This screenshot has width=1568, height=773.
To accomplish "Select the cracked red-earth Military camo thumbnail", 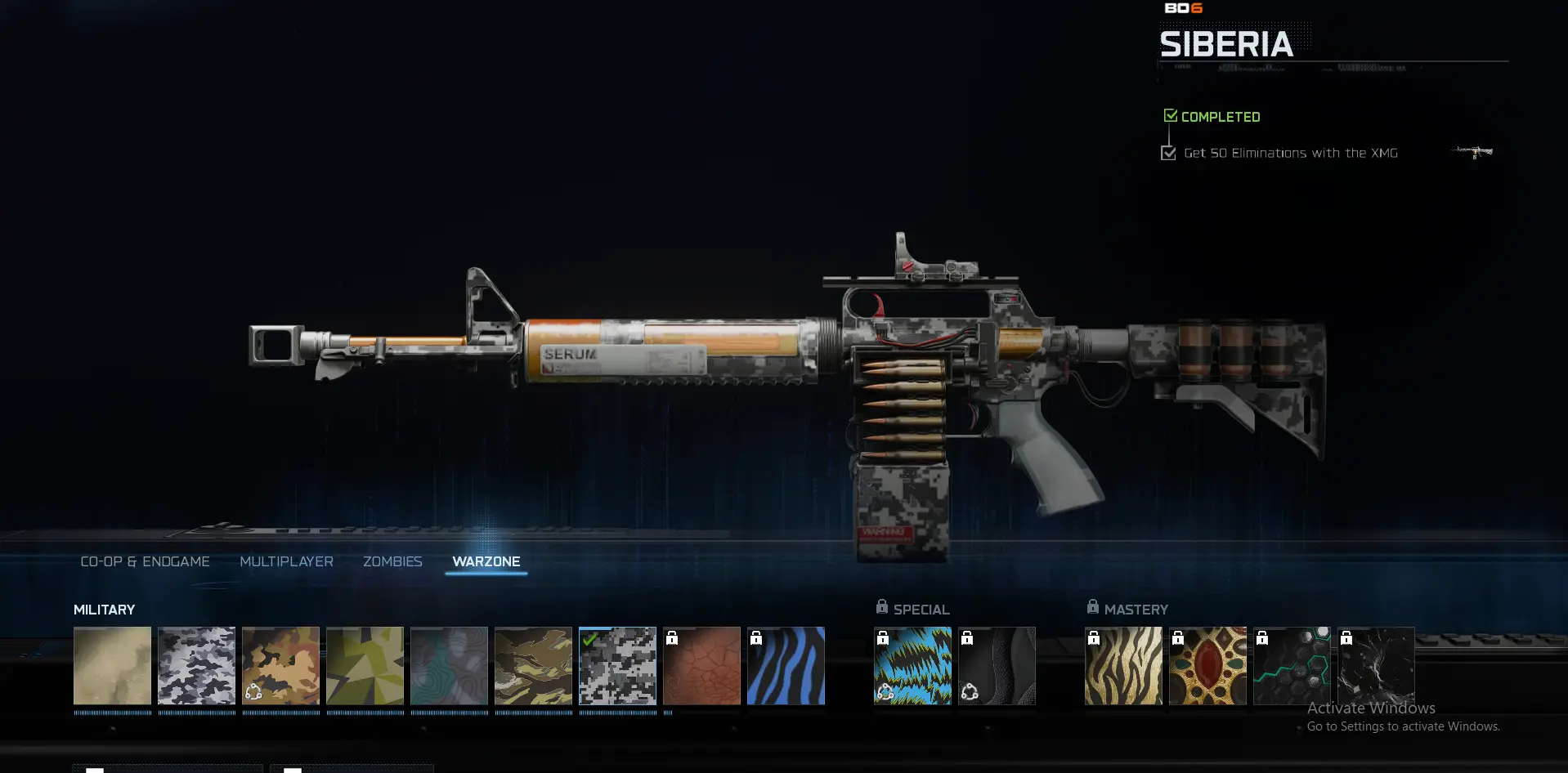I will tap(701, 666).
